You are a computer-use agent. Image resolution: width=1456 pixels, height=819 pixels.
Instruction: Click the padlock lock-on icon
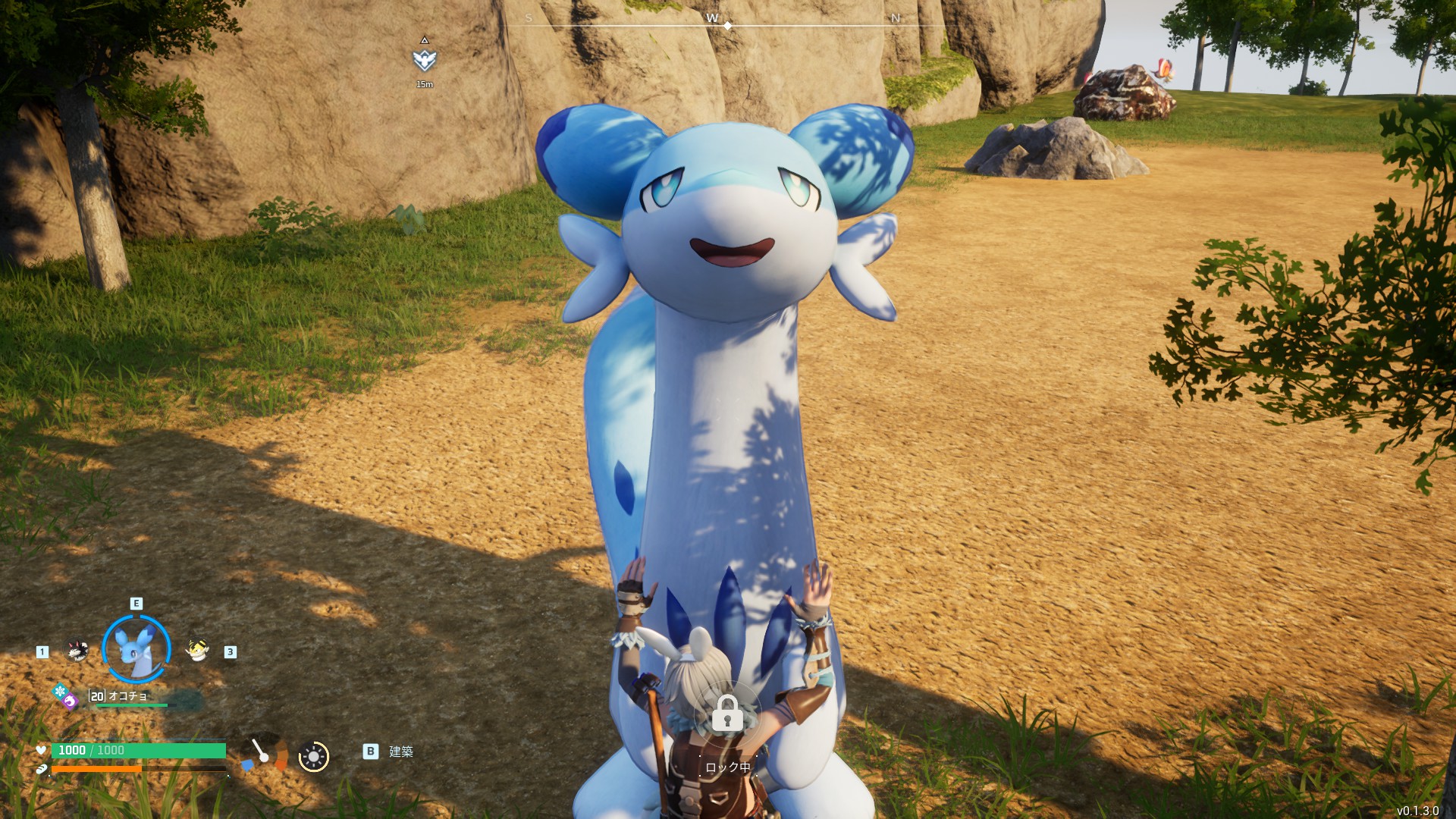[x=727, y=713]
